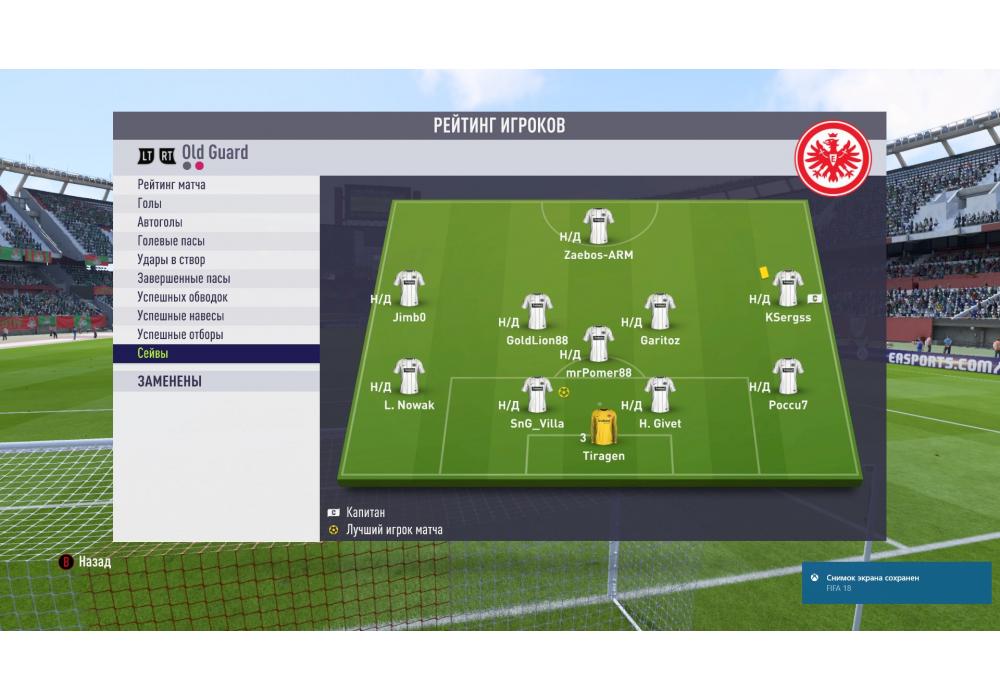
Task: Select Удары в створ in the list
Action: (171, 260)
